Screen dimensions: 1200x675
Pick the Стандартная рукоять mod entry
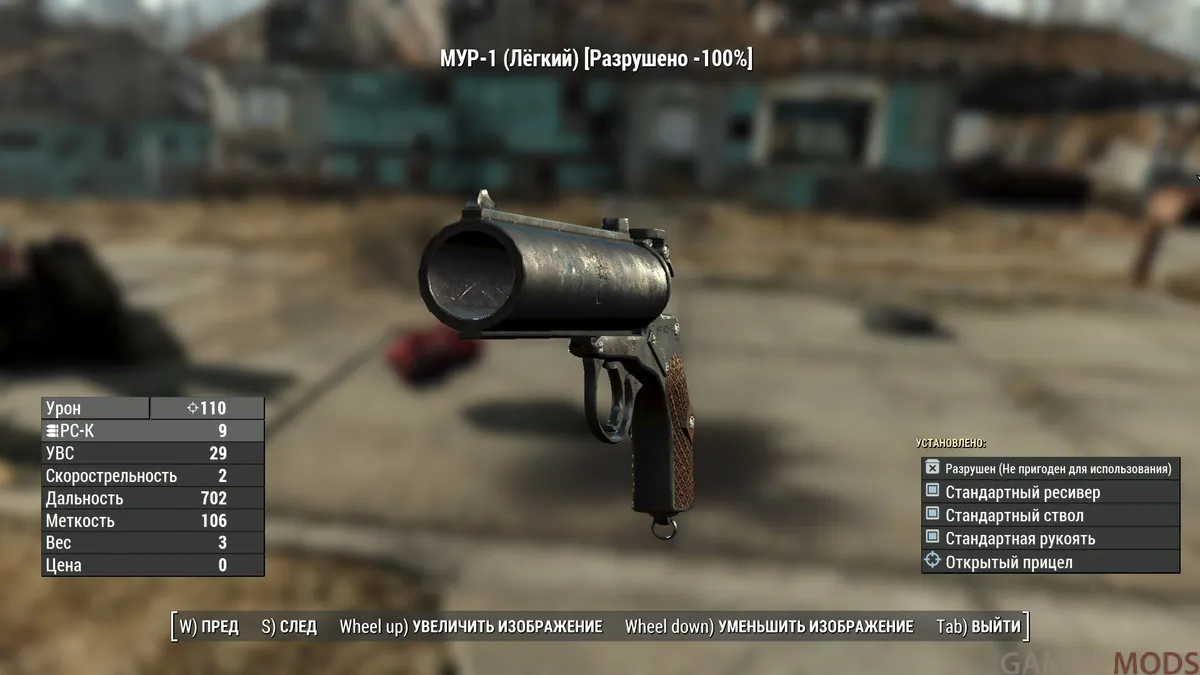point(1050,539)
